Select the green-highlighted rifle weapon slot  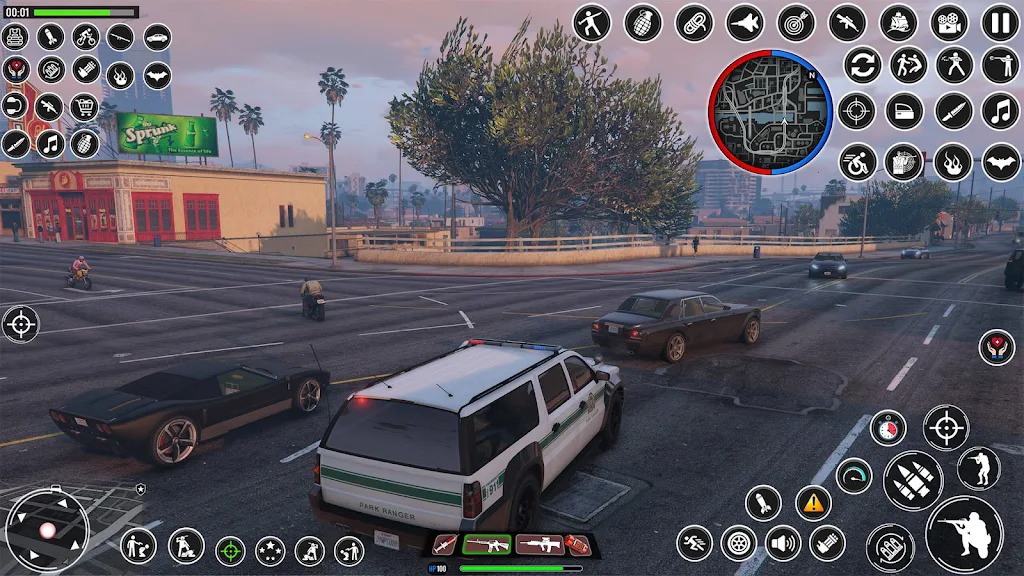(487, 544)
